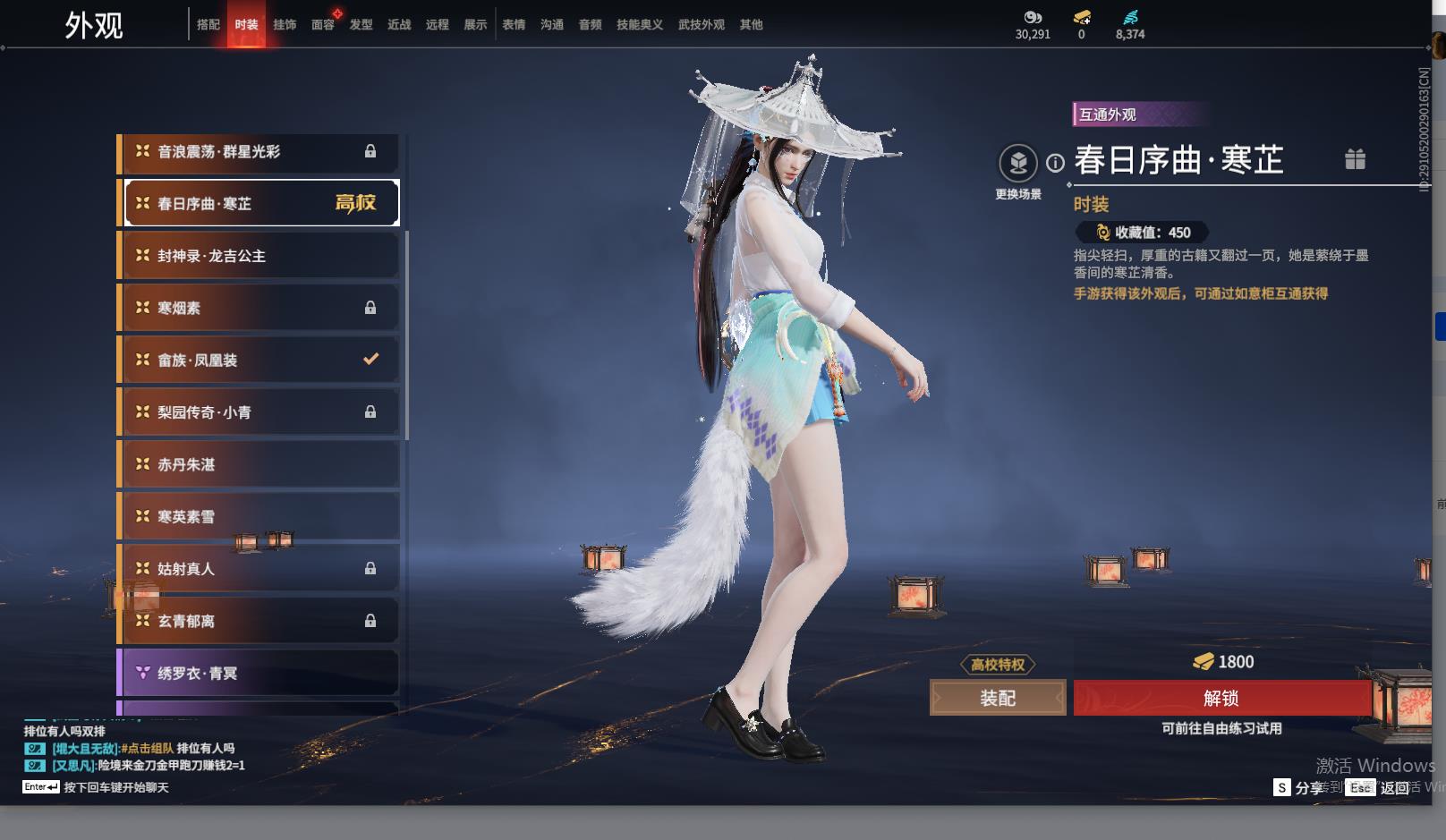Click the 返回 back button
This screenshot has width=1446, height=840.
(x=1394, y=787)
